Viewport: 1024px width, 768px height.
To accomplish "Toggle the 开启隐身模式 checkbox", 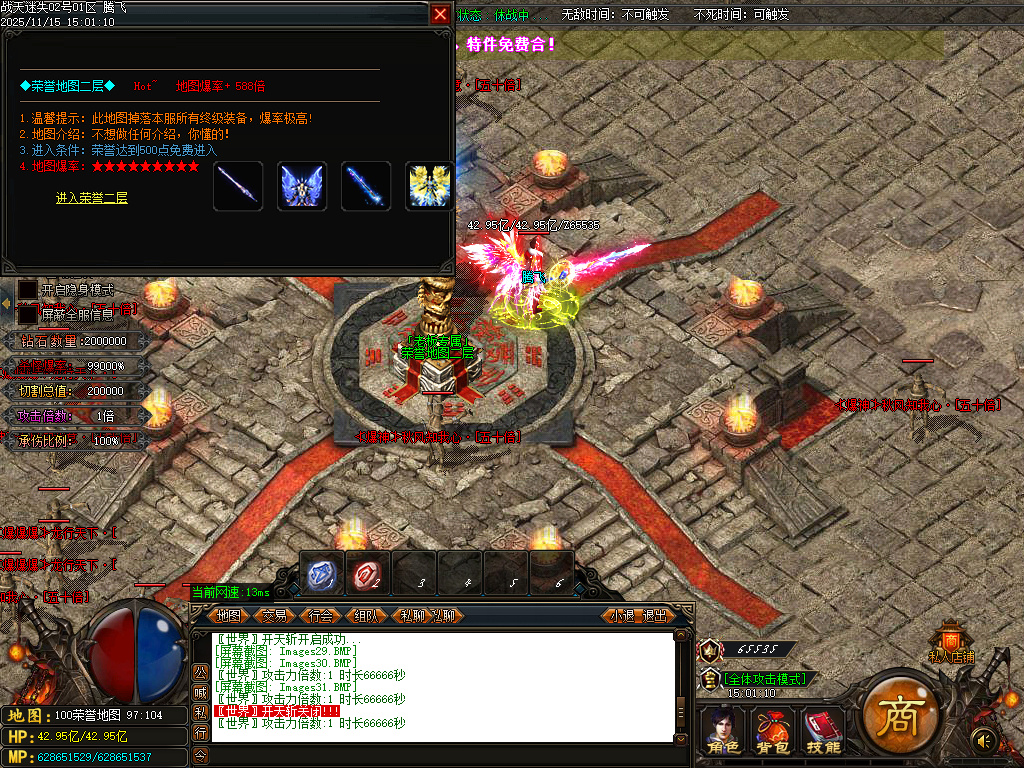I will click(x=27, y=290).
